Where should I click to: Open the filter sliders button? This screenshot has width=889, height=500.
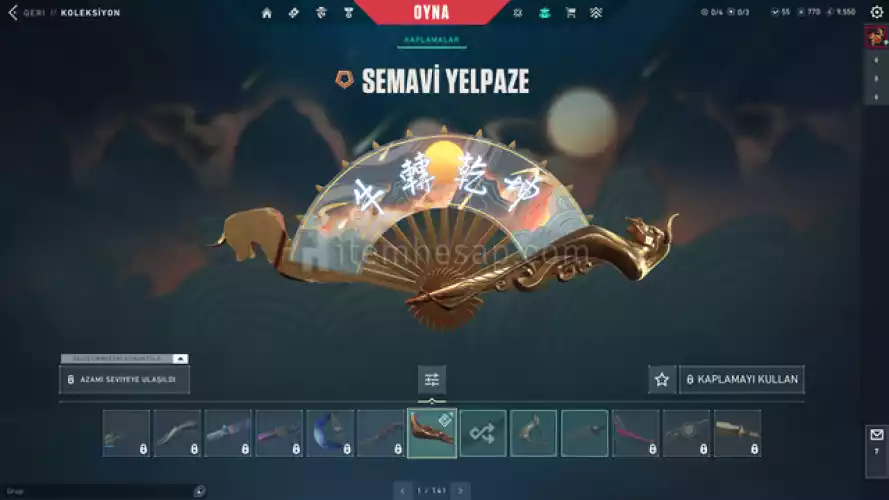click(432, 380)
